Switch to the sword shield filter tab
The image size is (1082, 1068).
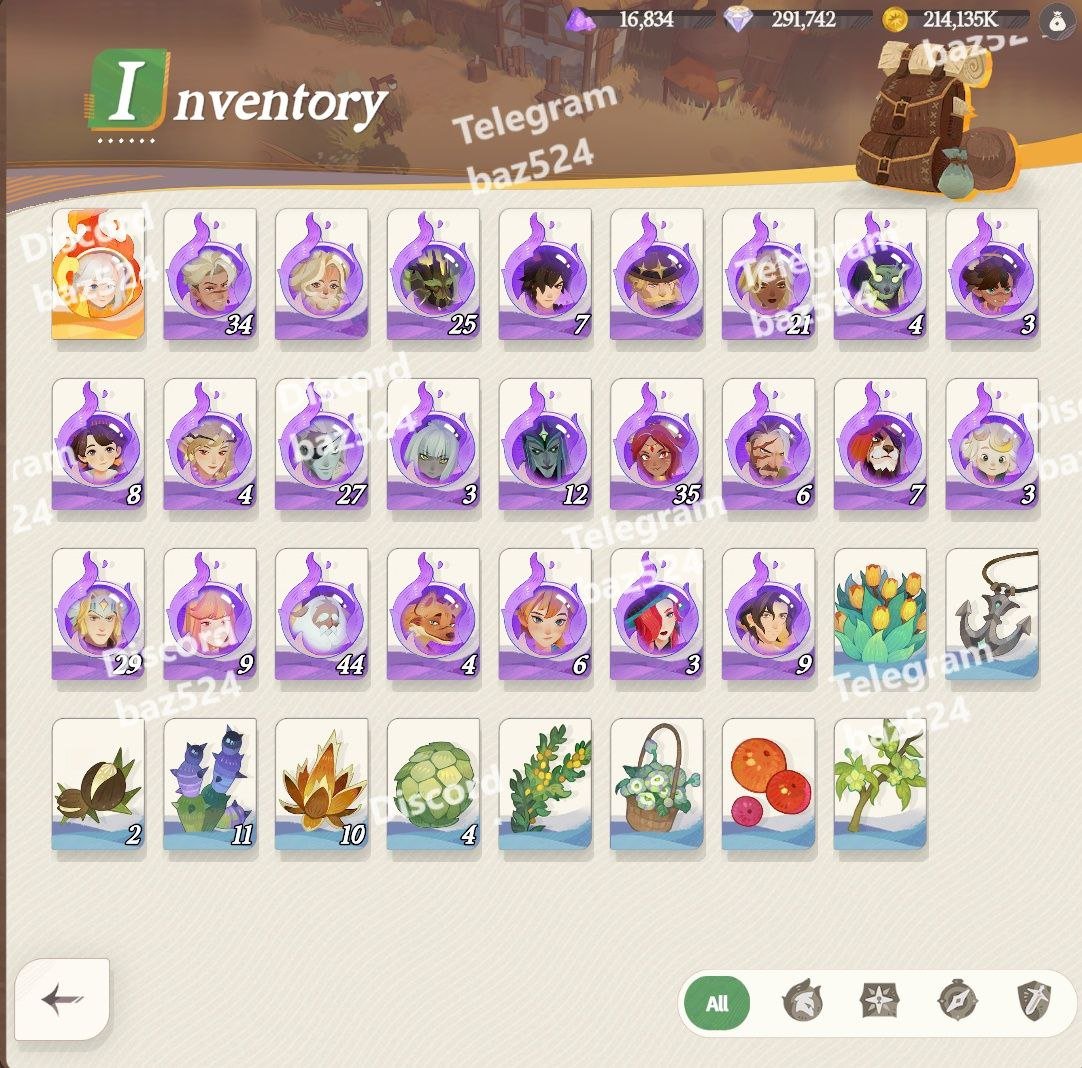point(1034,1001)
